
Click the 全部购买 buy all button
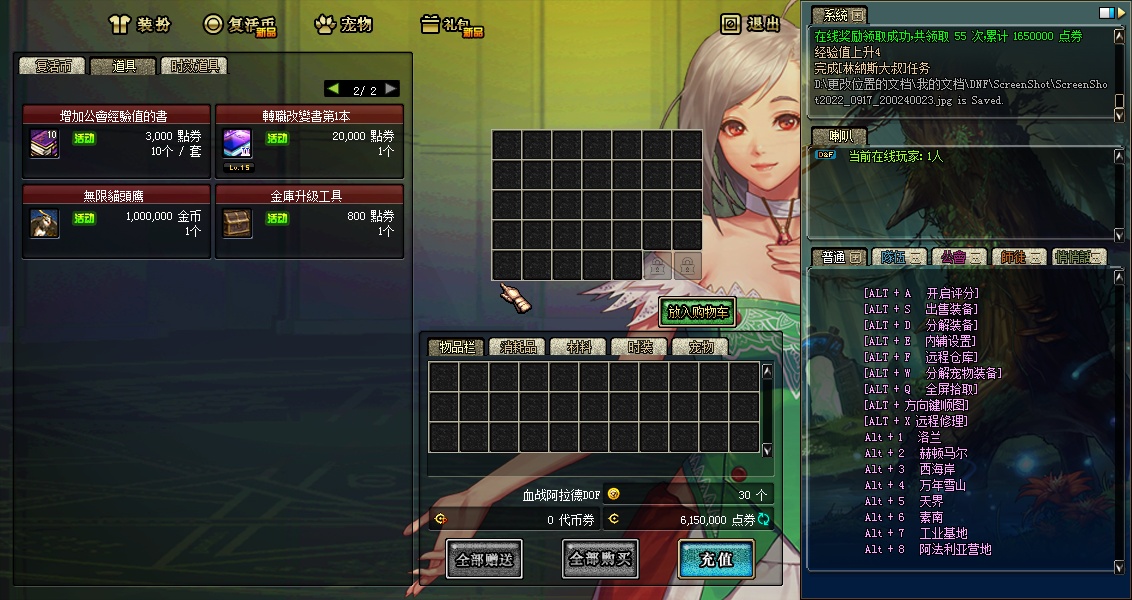(600, 559)
